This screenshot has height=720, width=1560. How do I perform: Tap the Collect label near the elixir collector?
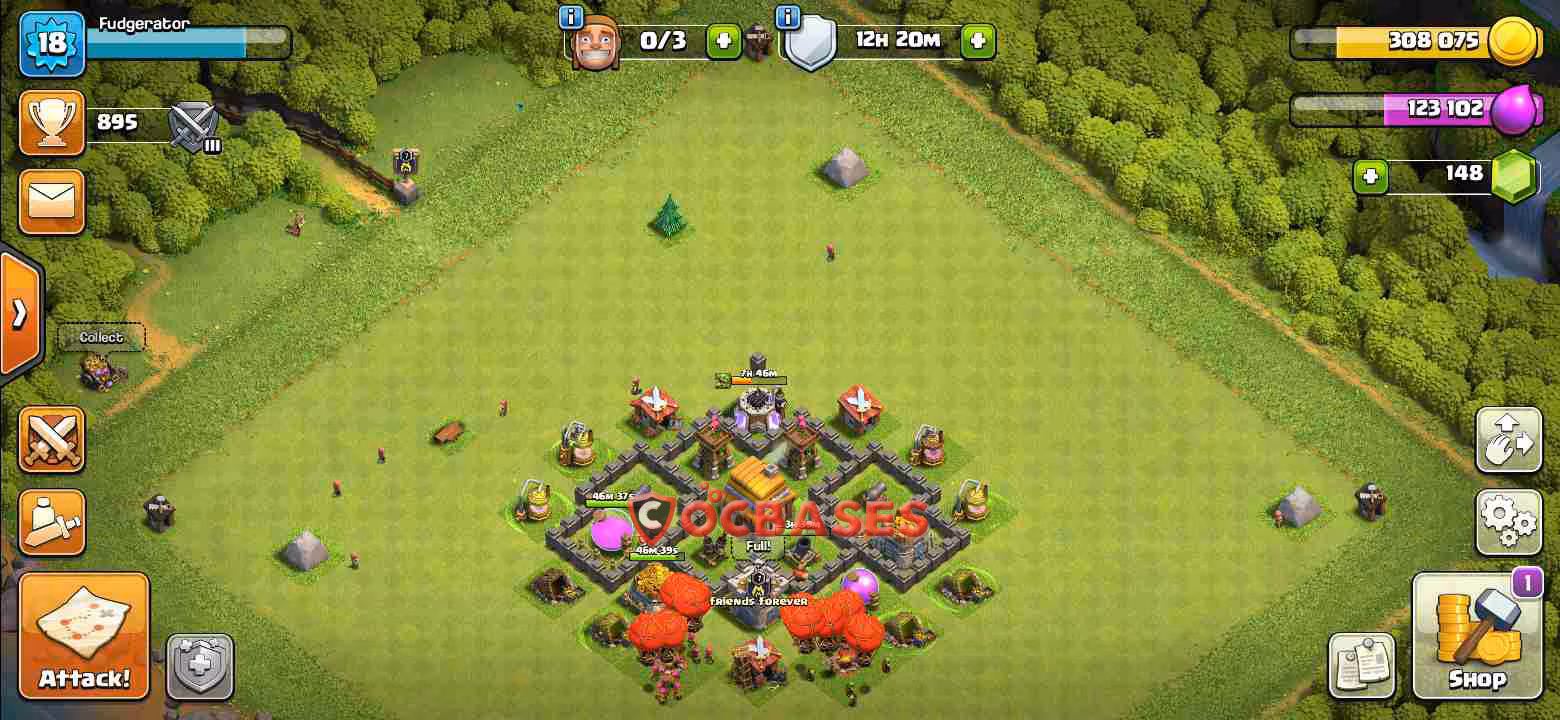tap(100, 338)
